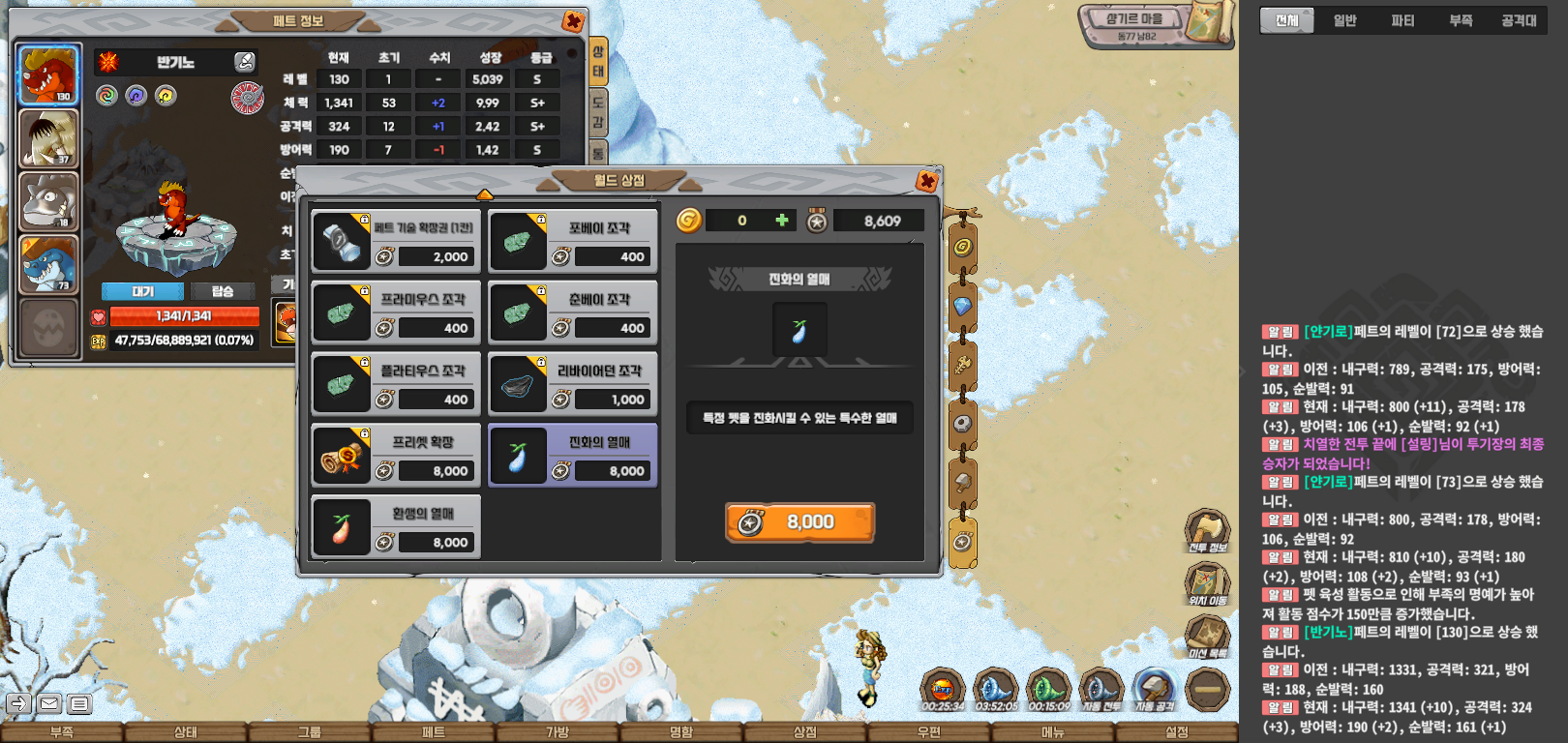
Task: Choose the 리바이어던 조각 shop item
Action: click(x=573, y=384)
